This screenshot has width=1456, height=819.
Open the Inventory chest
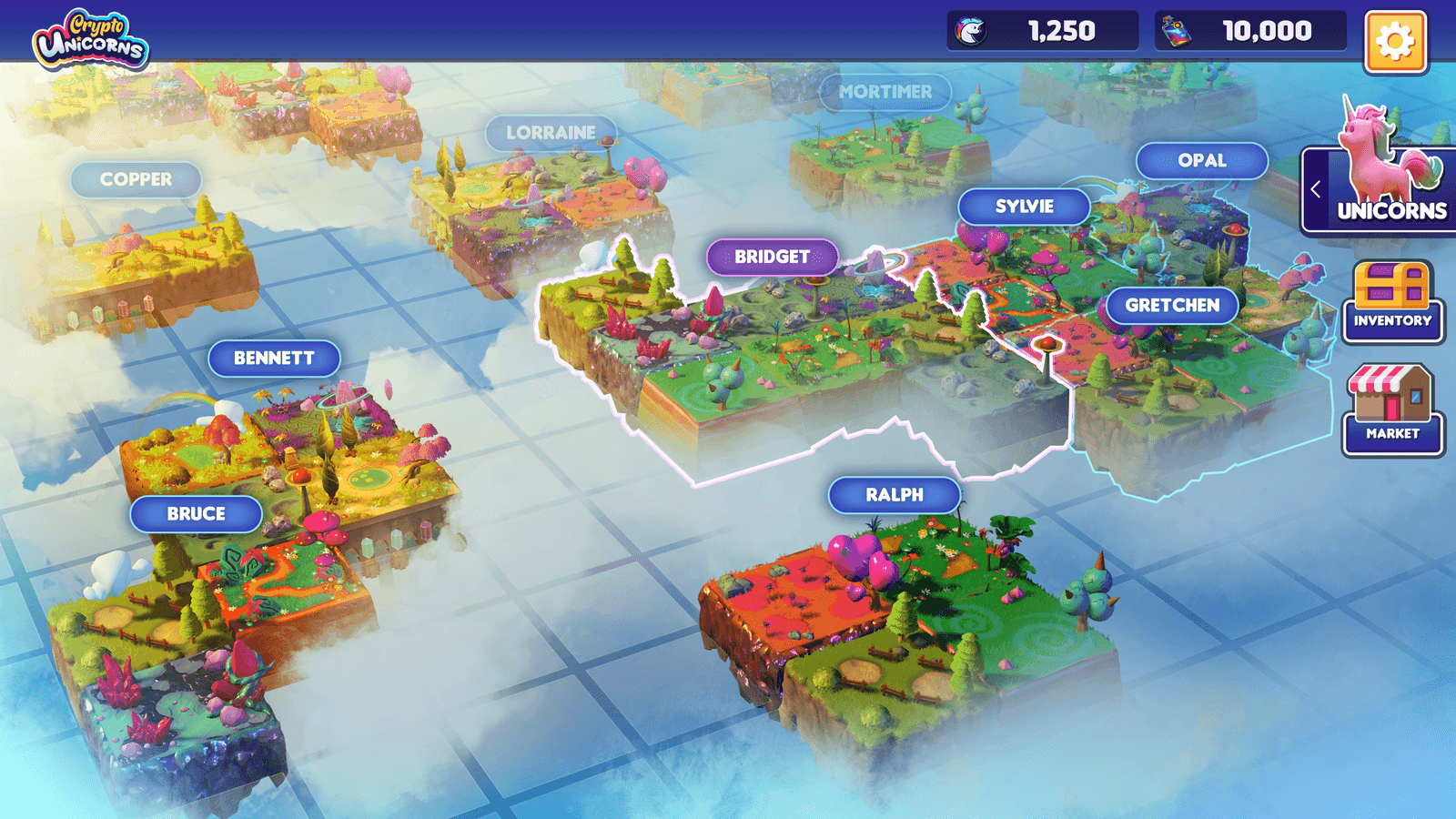(x=1392, y=302)
